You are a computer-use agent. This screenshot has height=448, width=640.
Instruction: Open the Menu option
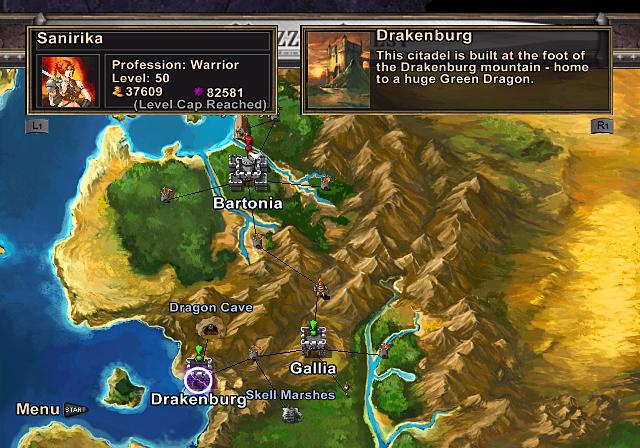tap(38, 409)
